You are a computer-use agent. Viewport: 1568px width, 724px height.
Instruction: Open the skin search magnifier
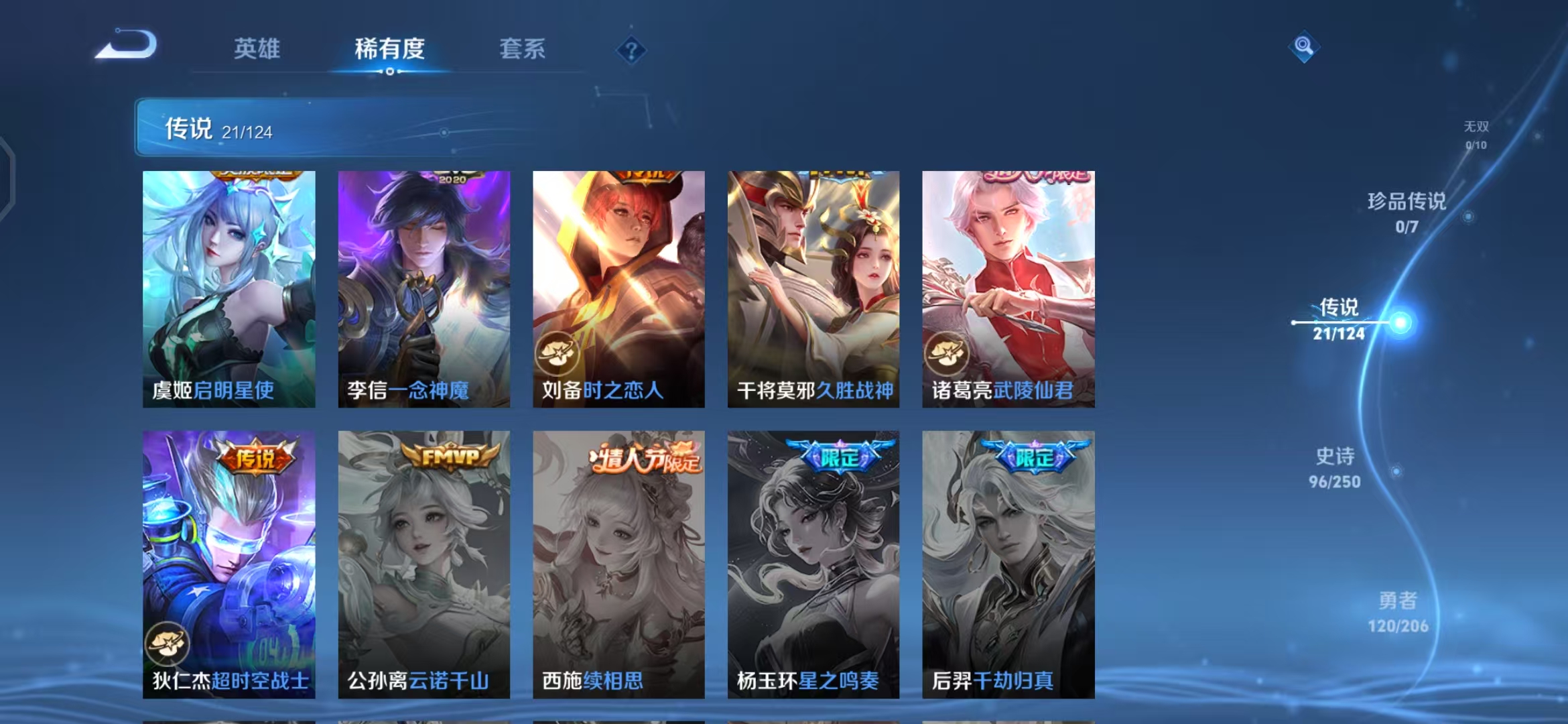(x=1303, y=46)
